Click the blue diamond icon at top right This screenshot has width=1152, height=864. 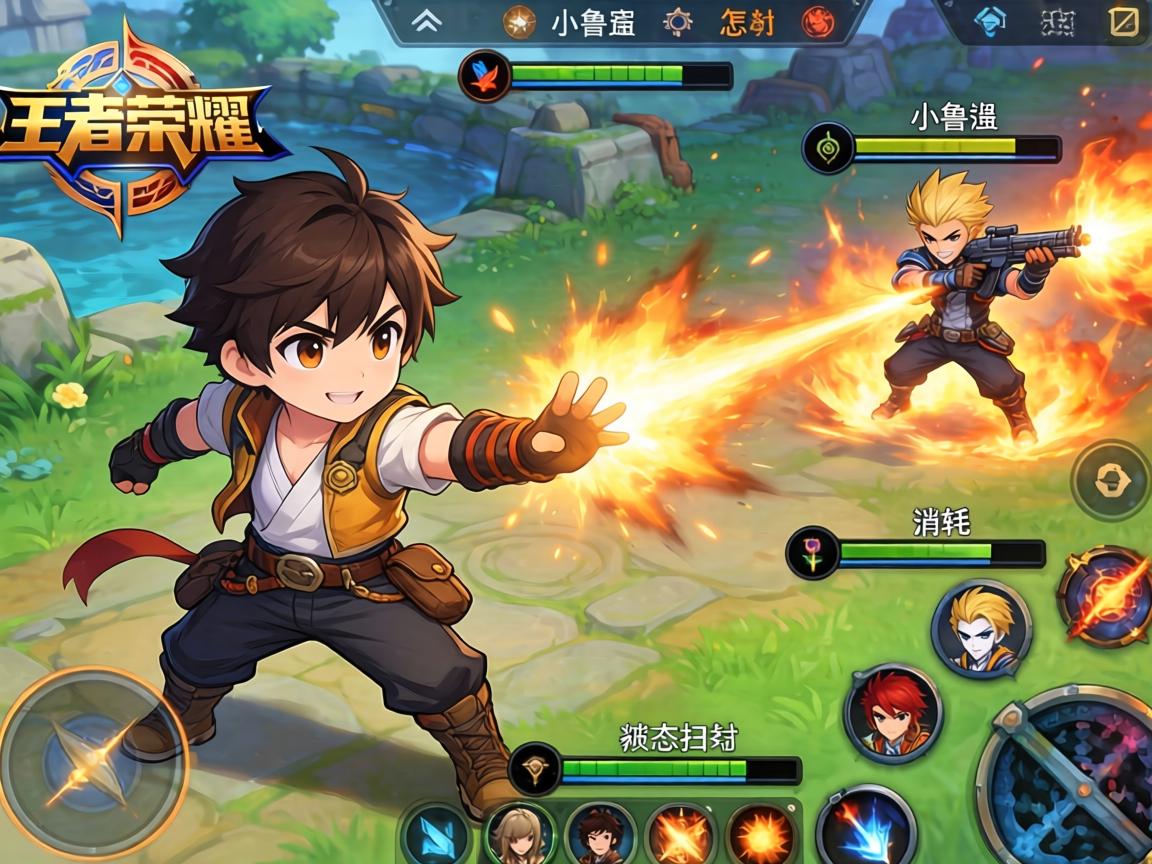click(x=989, y=23)
